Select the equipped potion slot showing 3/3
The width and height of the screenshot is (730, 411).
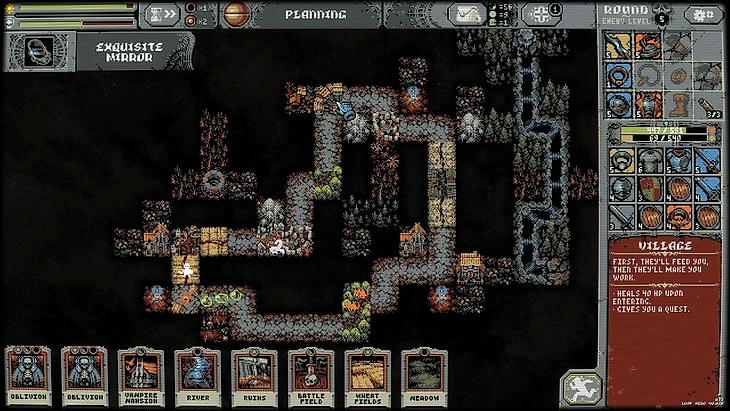tap(707, 104)
